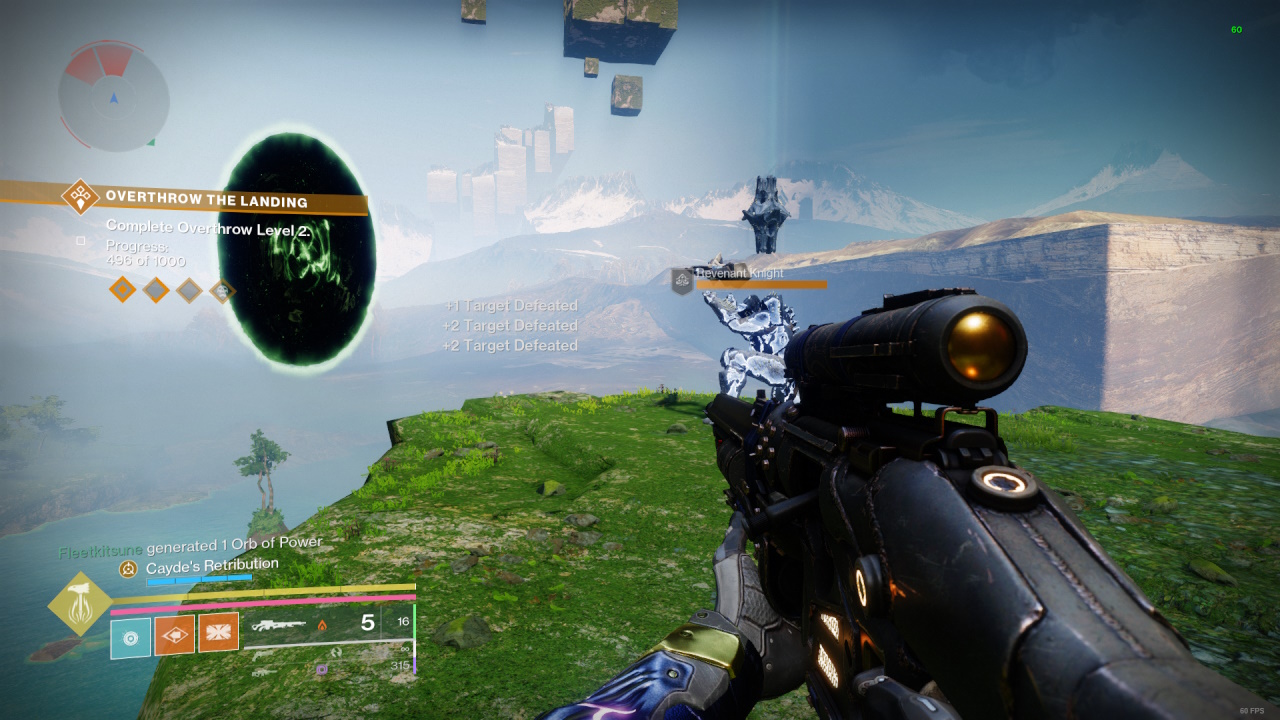Viewport: 1280px width, 720px height.
Task: Click the circular radar in the corner
Action: [x=113, y=97]
